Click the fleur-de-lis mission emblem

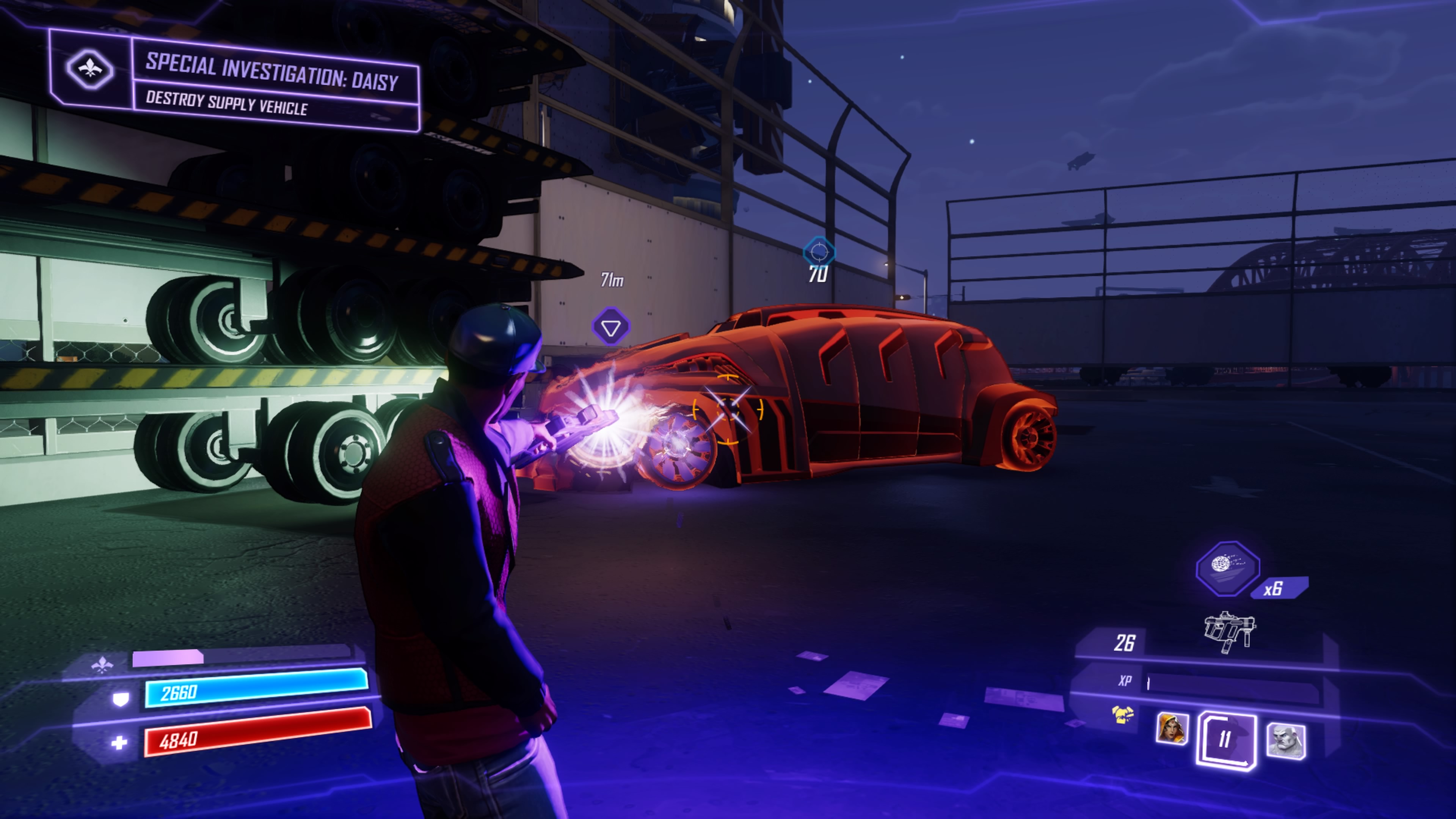coord(90,69)
